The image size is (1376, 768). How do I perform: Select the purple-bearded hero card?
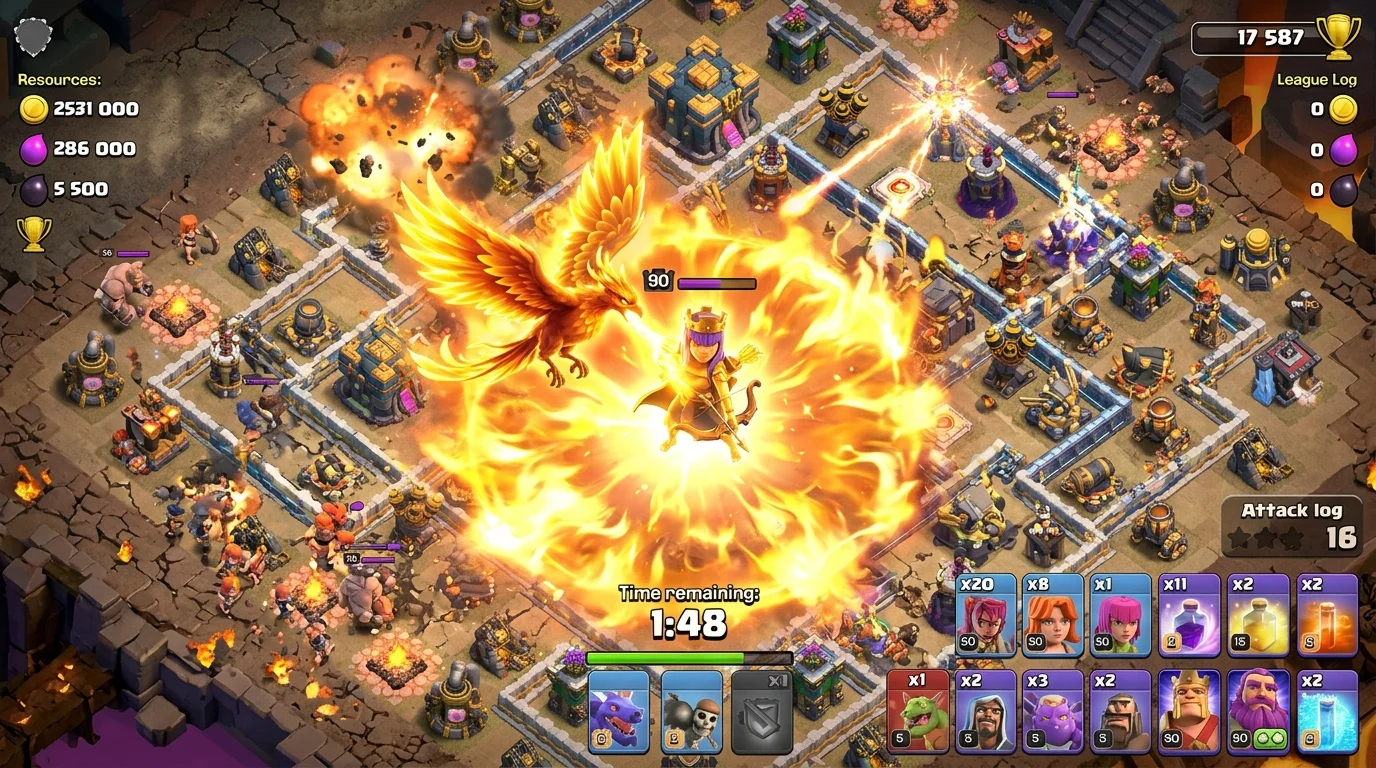(1259, 712)
